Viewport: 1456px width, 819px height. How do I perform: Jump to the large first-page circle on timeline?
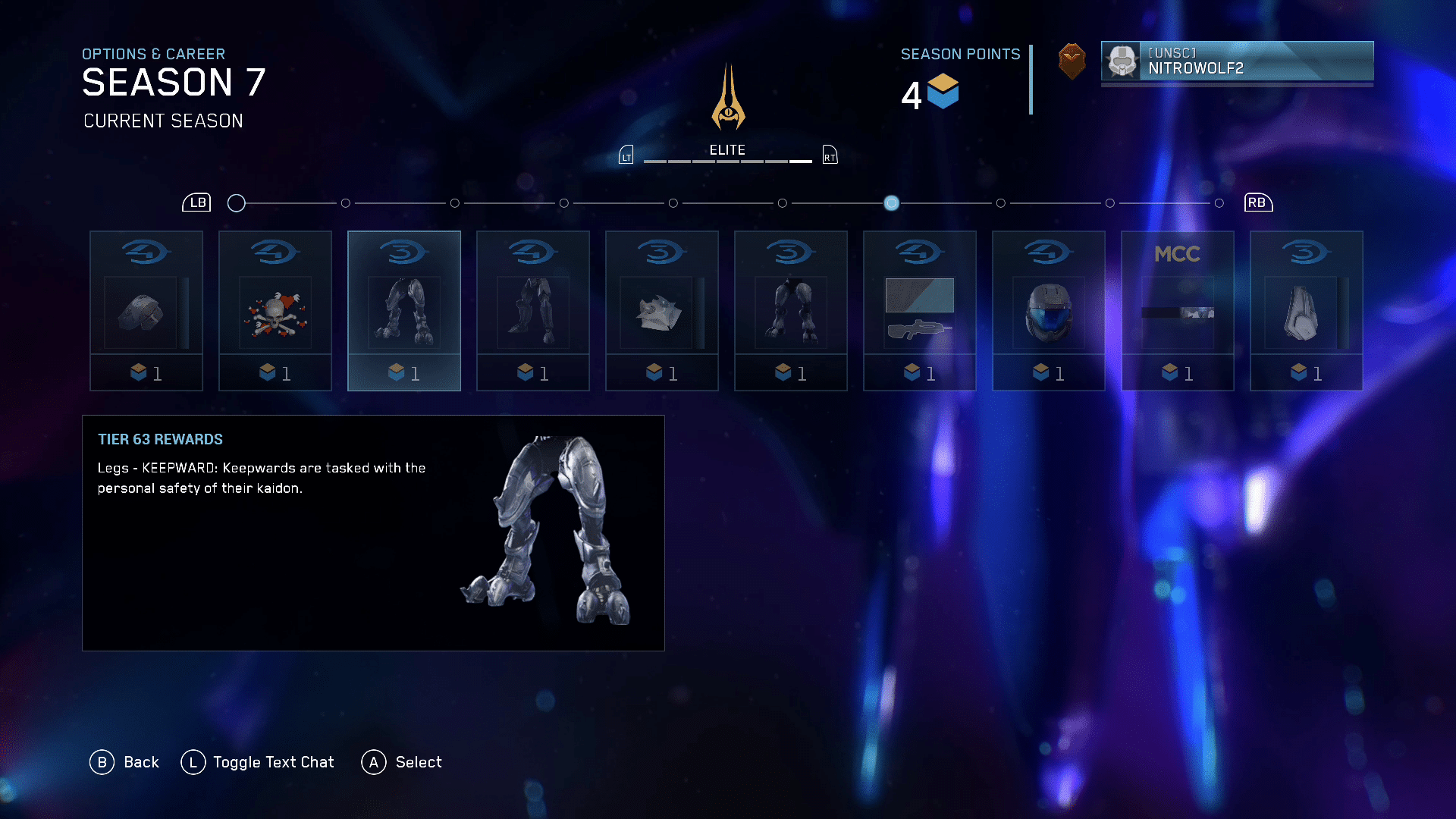pos(237,203)
